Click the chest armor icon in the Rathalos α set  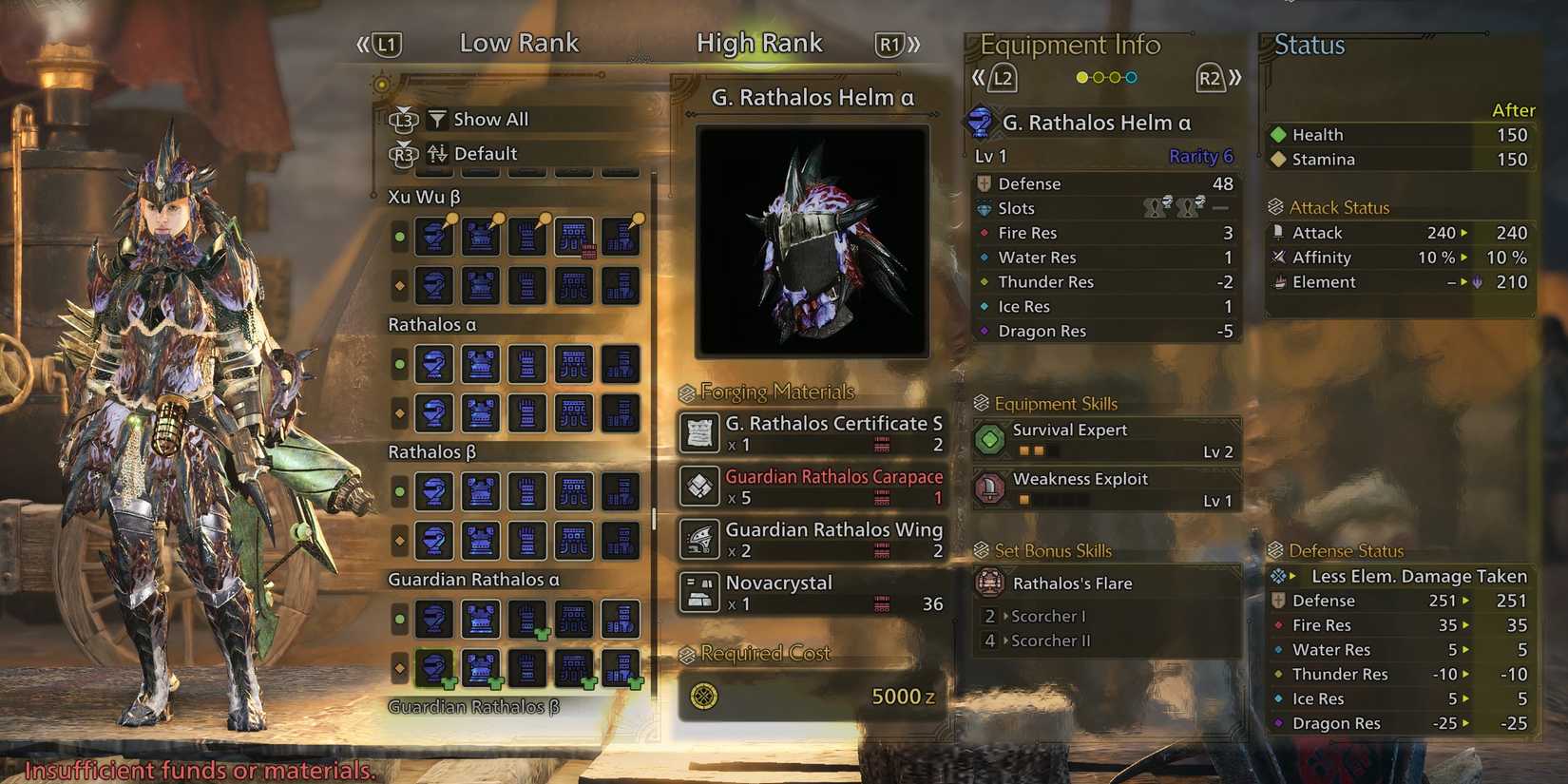(480, 364)
